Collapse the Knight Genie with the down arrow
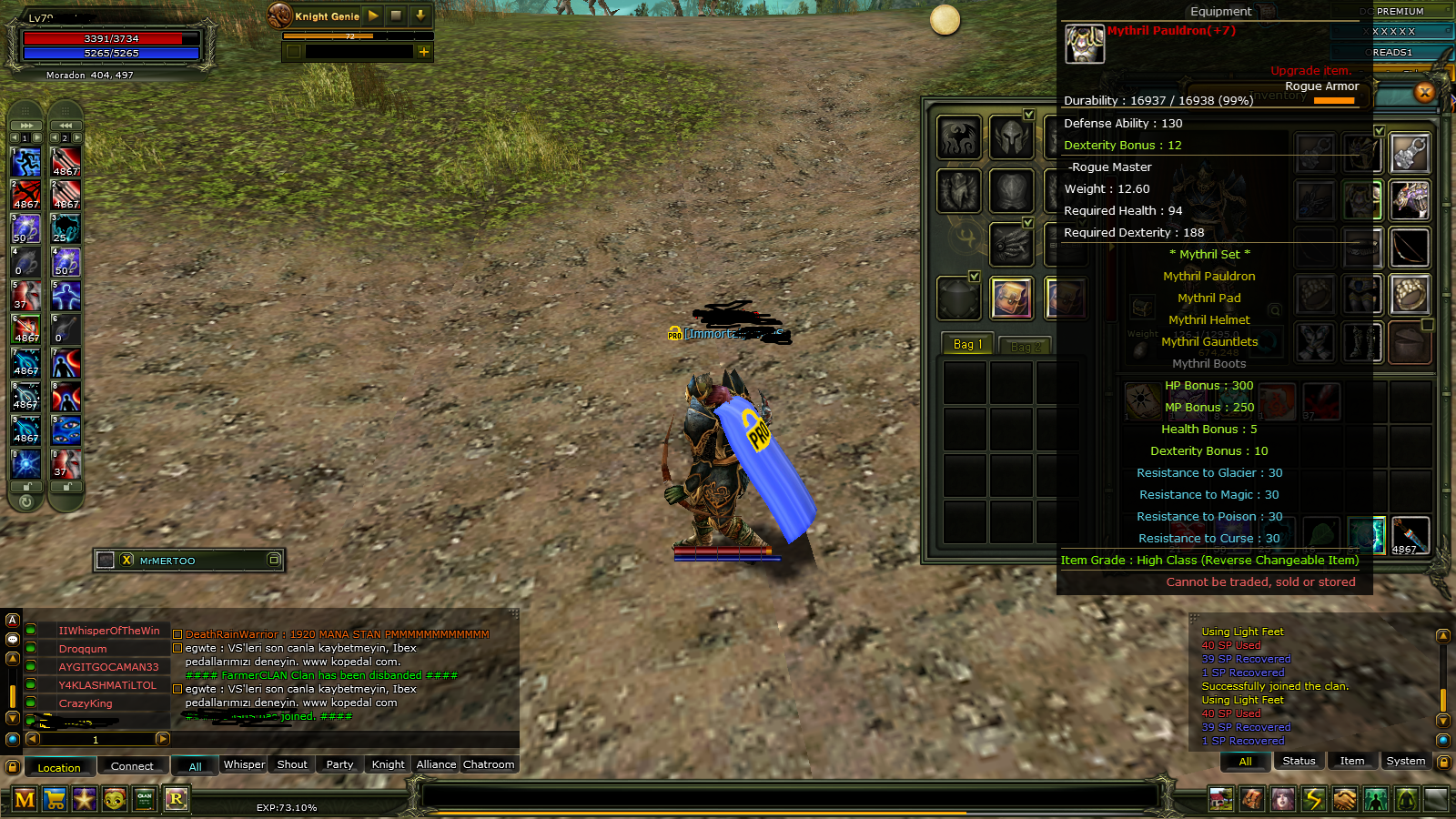1456x819 pixels. tap(420, 16)
